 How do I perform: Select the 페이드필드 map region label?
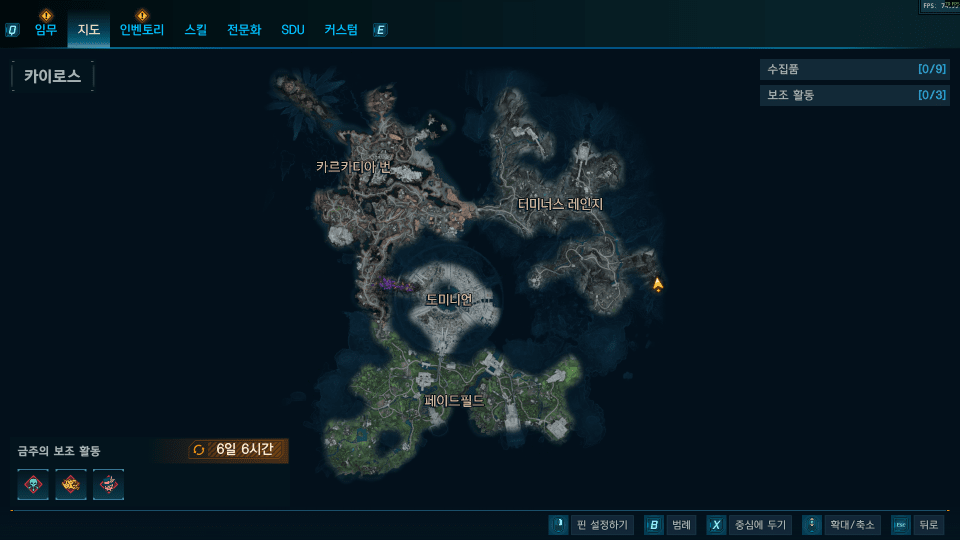tap(454, 401)
